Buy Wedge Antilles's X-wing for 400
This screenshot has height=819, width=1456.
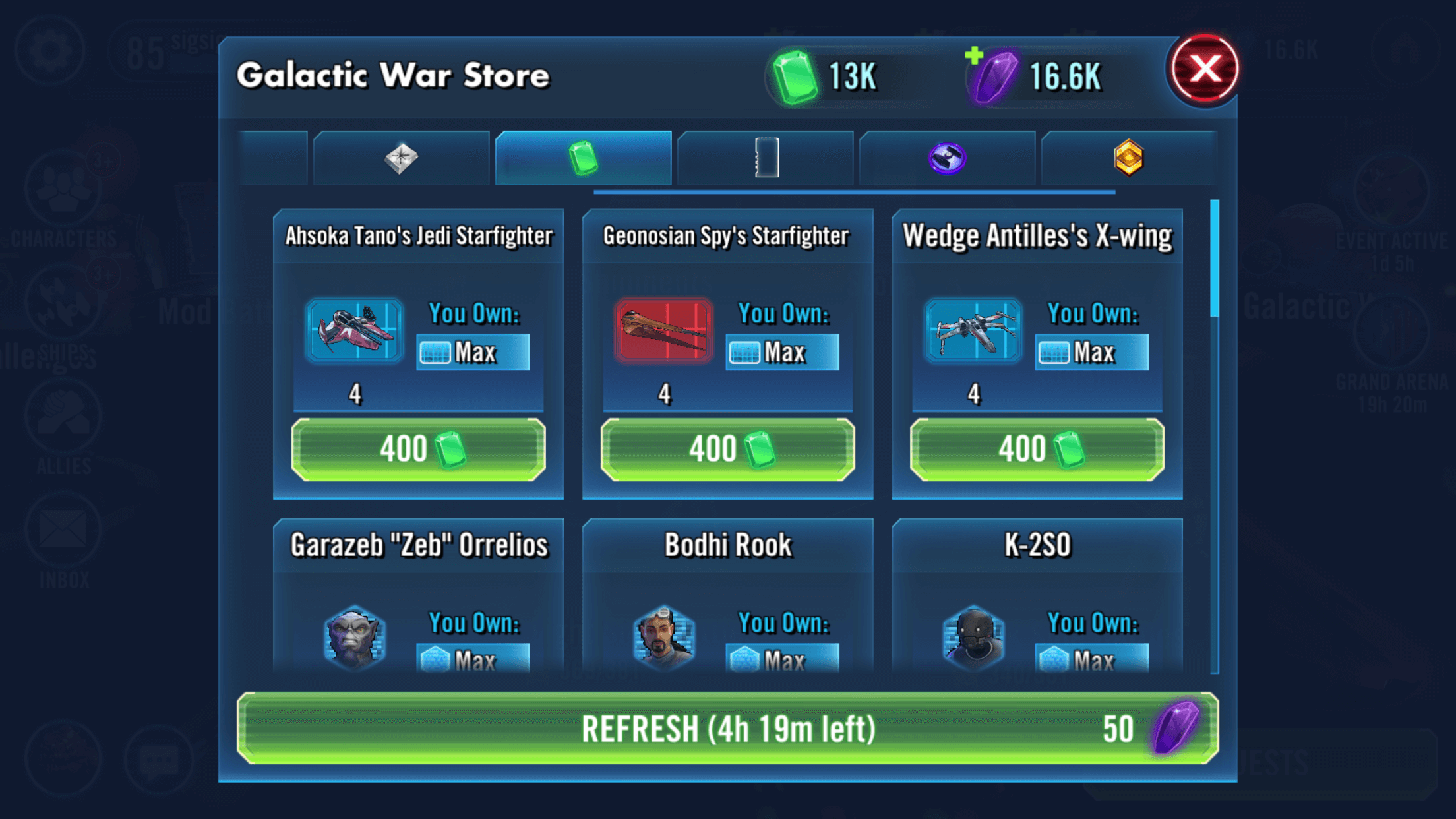pyautogui.click(x=1037, y=450)
